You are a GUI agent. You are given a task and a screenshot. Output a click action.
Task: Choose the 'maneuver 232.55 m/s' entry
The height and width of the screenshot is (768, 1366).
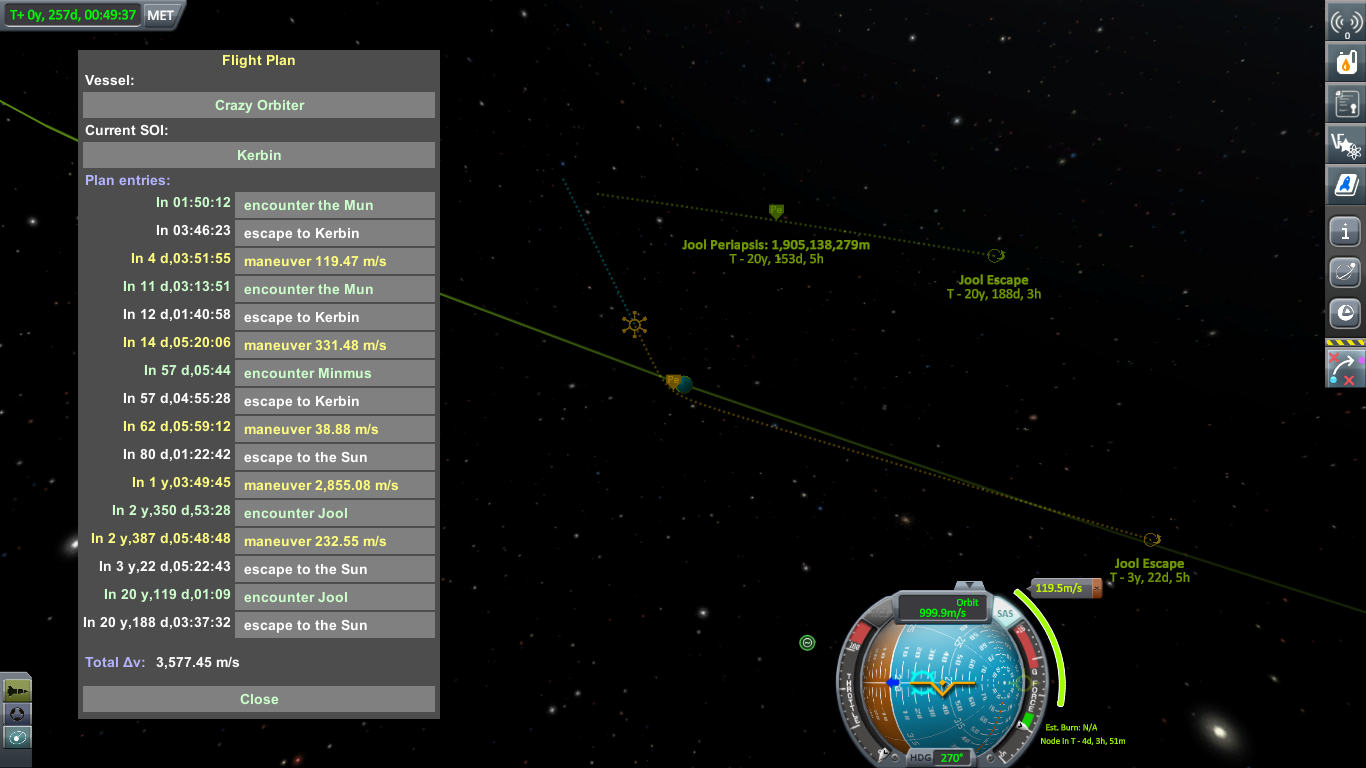(334, 541)
